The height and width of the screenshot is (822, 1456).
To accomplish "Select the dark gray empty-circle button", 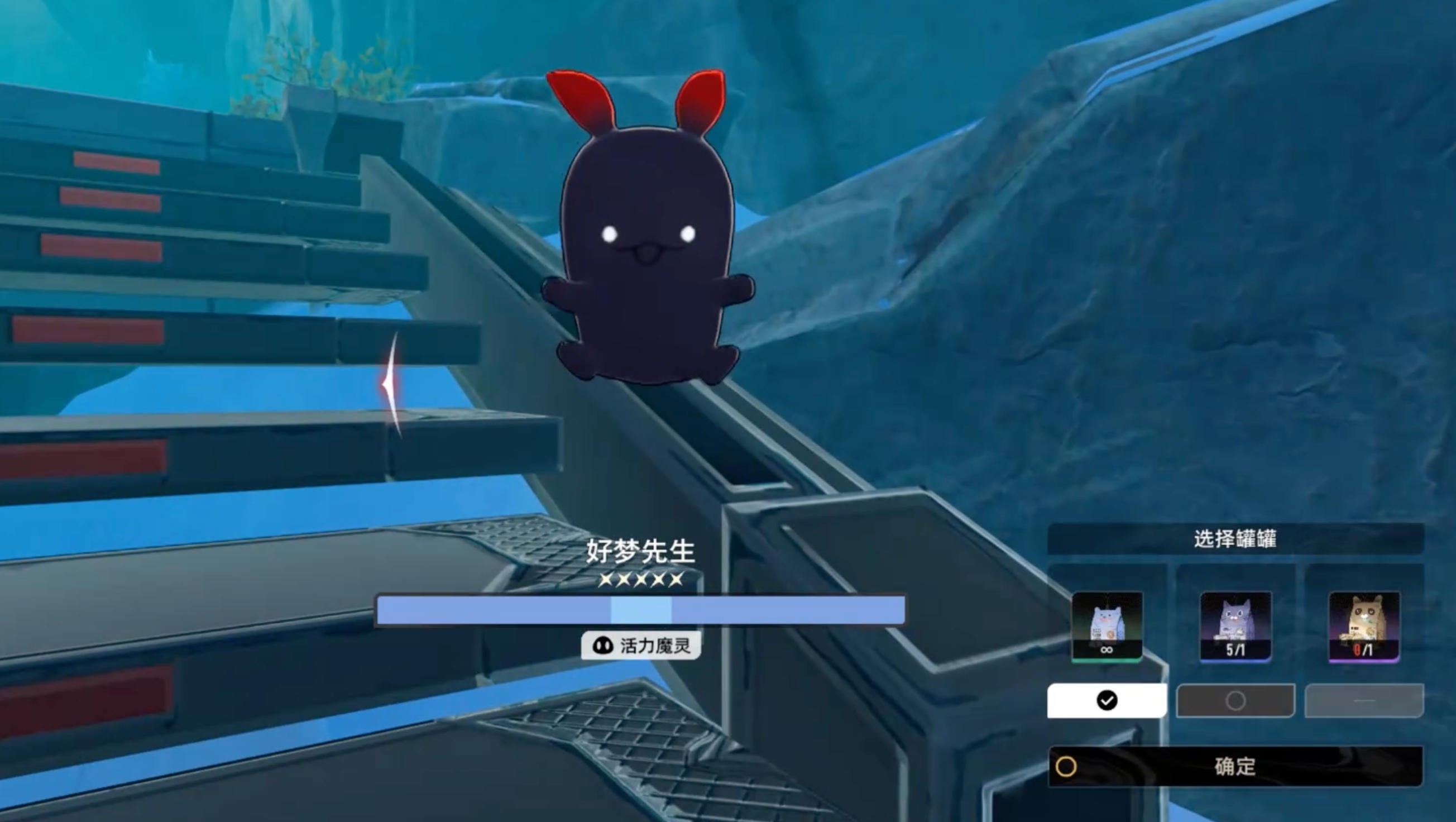I will click(x=1235, y=700).
